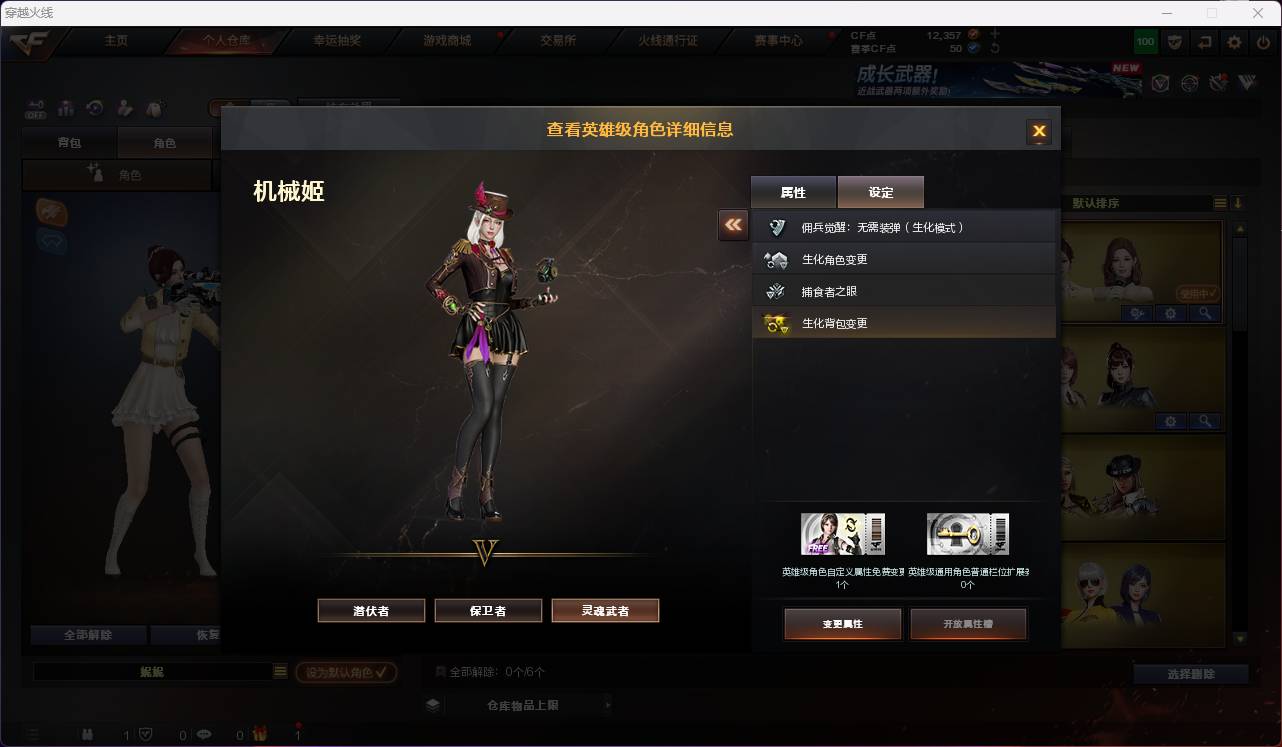Refresh CF点 balance with the refresh icon
1282x747 pixels.
tap(996, 46)
